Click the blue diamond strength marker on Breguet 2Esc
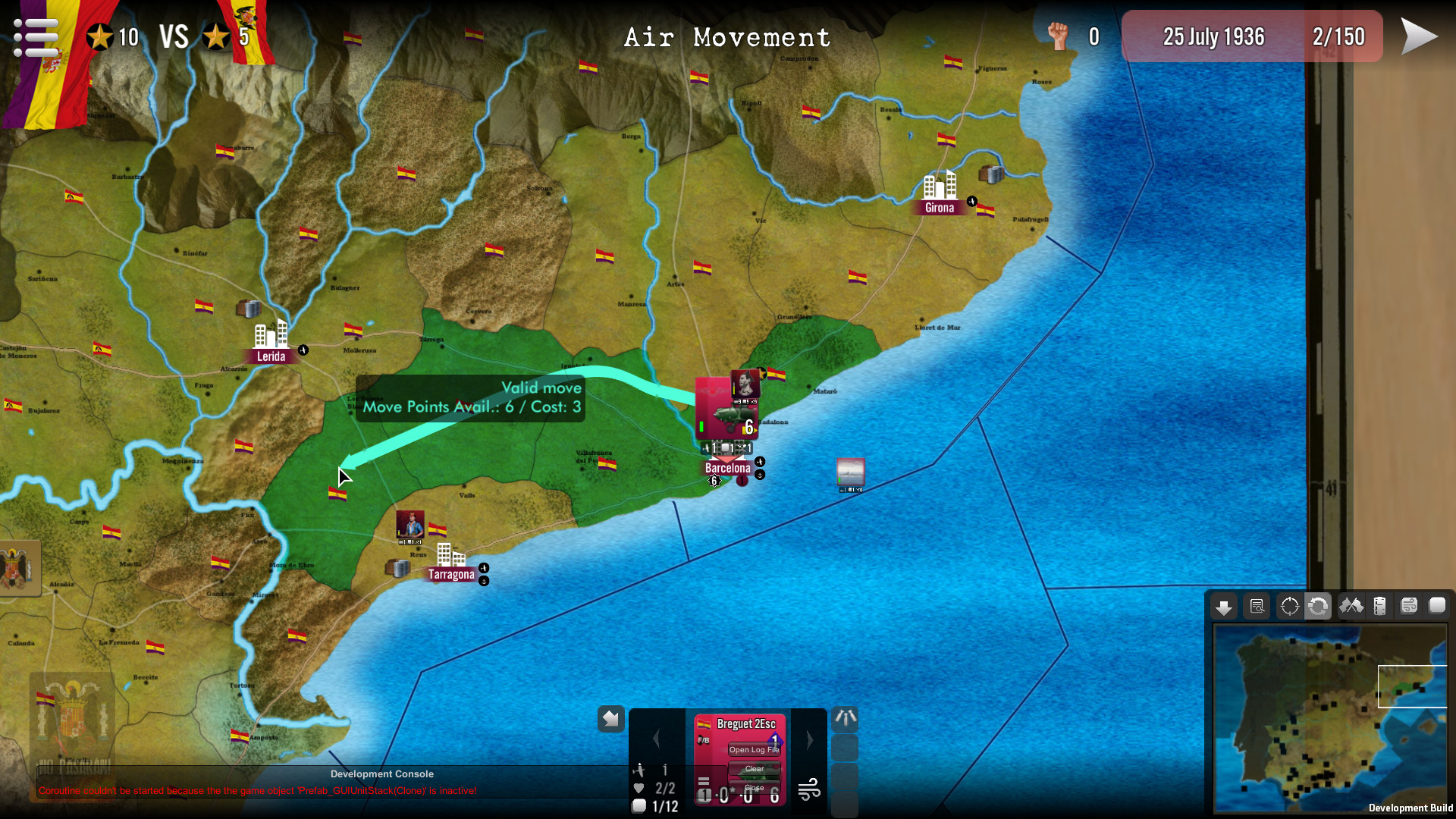 [776, 739]
